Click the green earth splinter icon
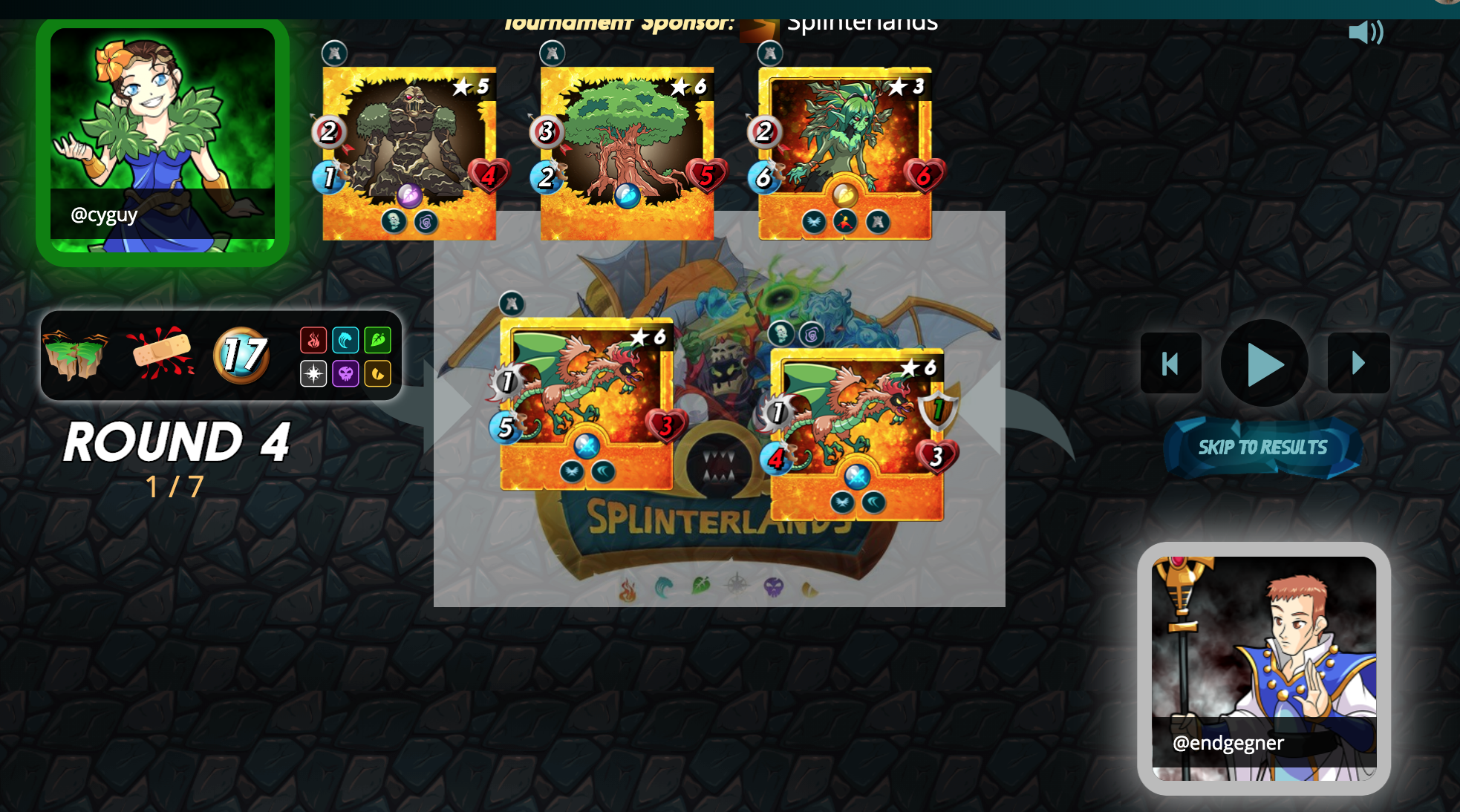 click(377, 341)
